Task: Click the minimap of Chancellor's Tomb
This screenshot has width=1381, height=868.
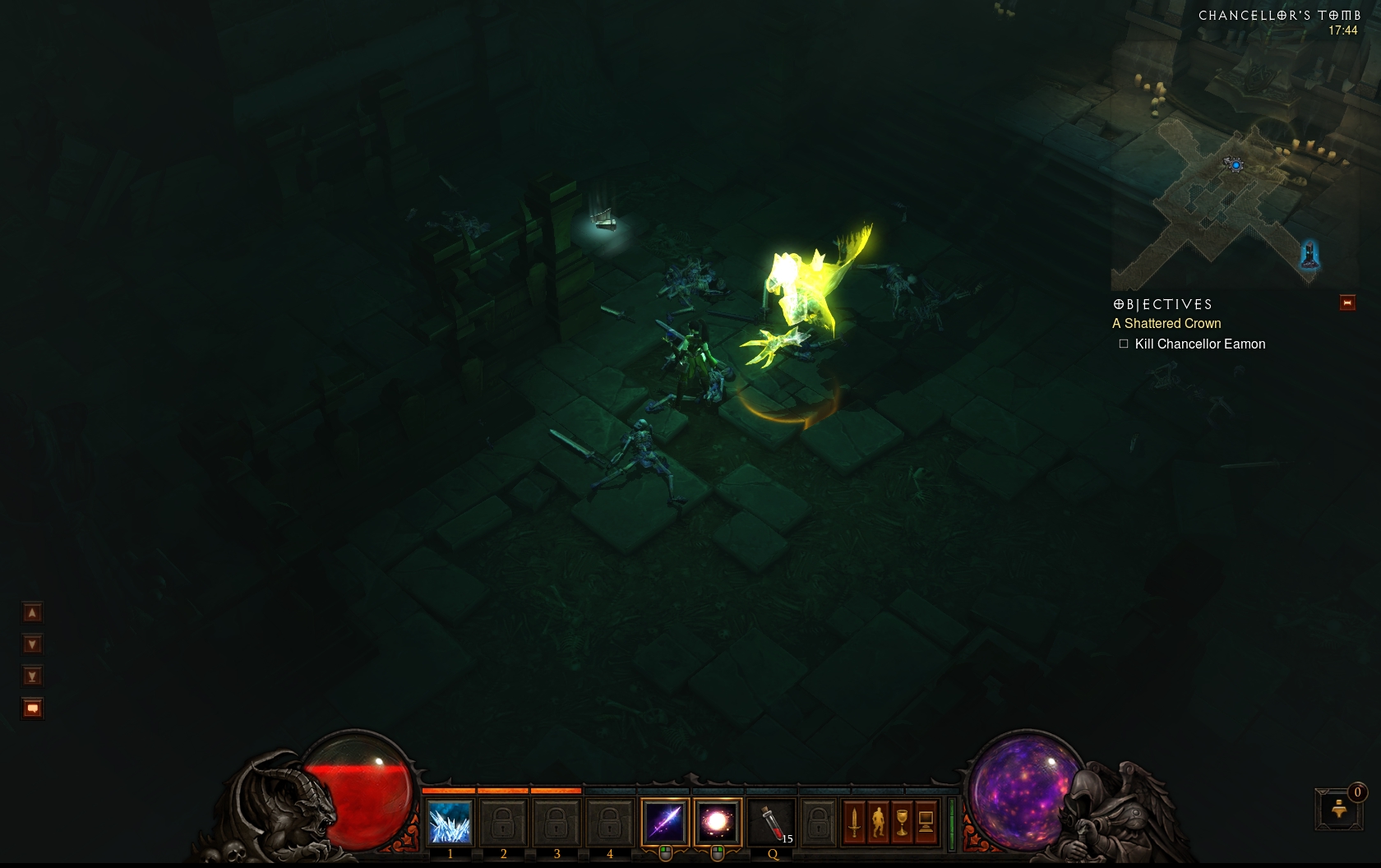Action: [x=1233, y=164]
